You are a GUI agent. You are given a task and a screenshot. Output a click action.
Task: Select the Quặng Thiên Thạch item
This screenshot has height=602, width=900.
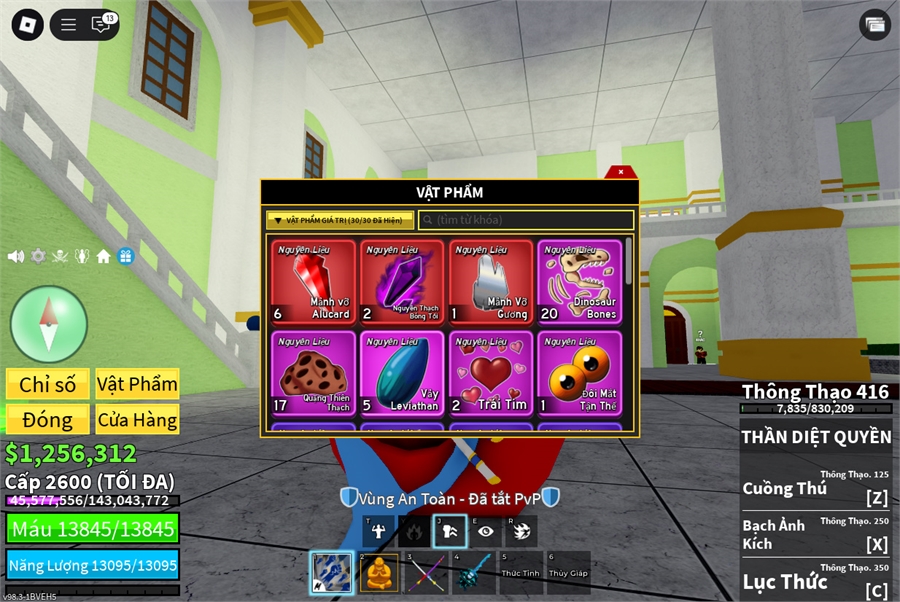(x=313, y=373)
